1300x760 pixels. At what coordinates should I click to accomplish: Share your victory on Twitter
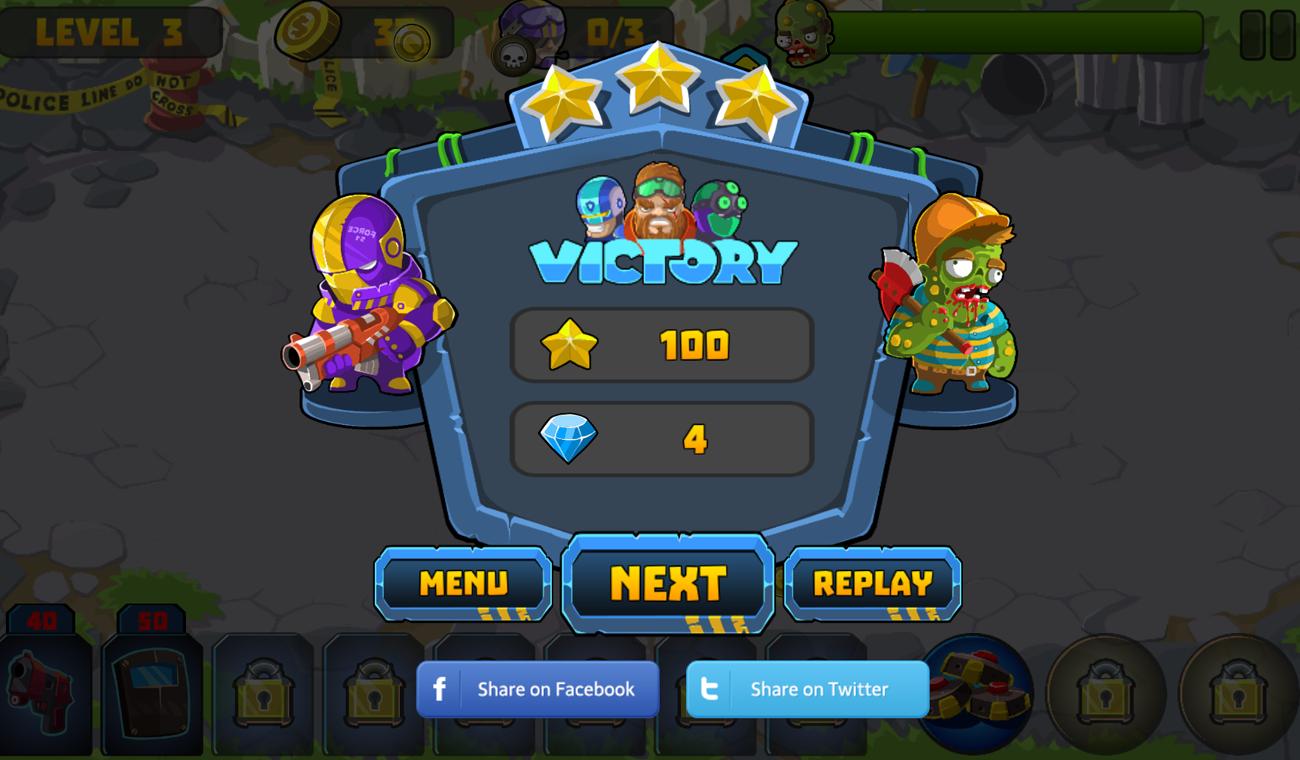pos(807,689)
